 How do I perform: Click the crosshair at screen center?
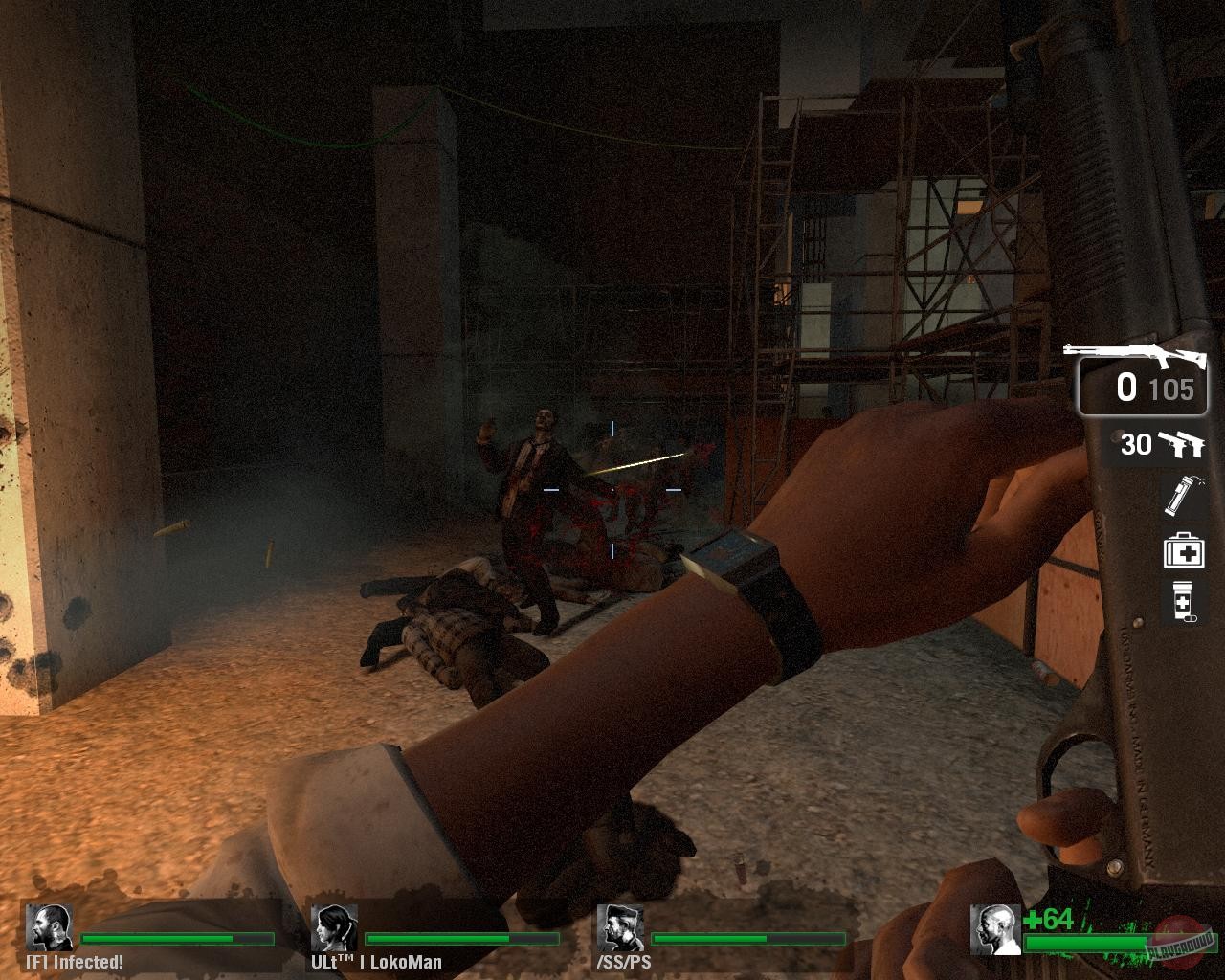(612, 490)
